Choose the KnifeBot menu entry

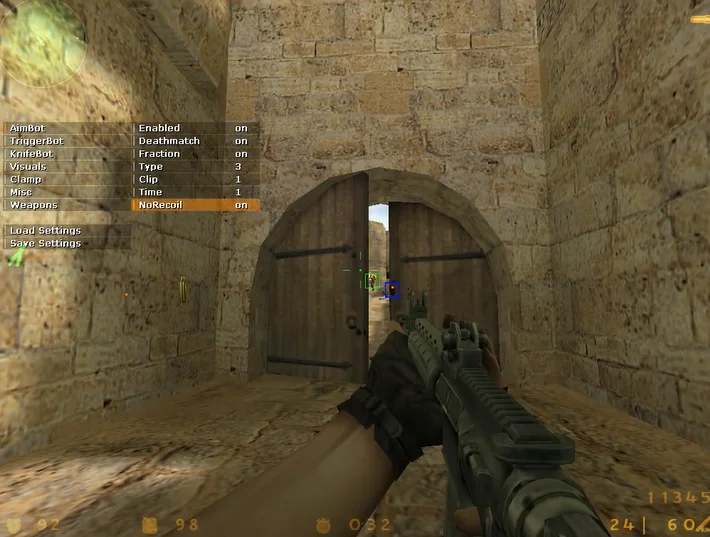click(x=66, y=154)
